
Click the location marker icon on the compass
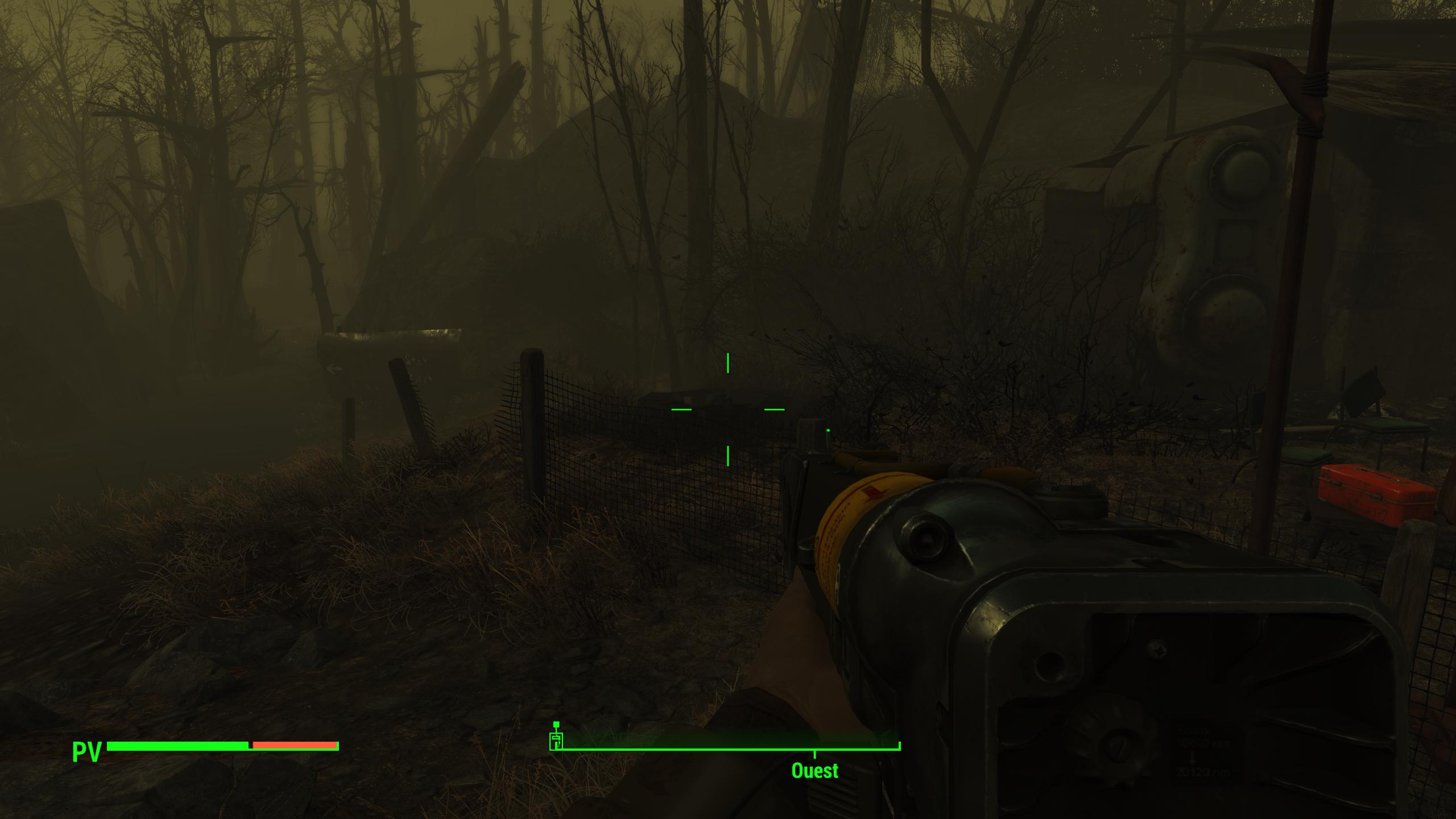[x=557, y=738]
